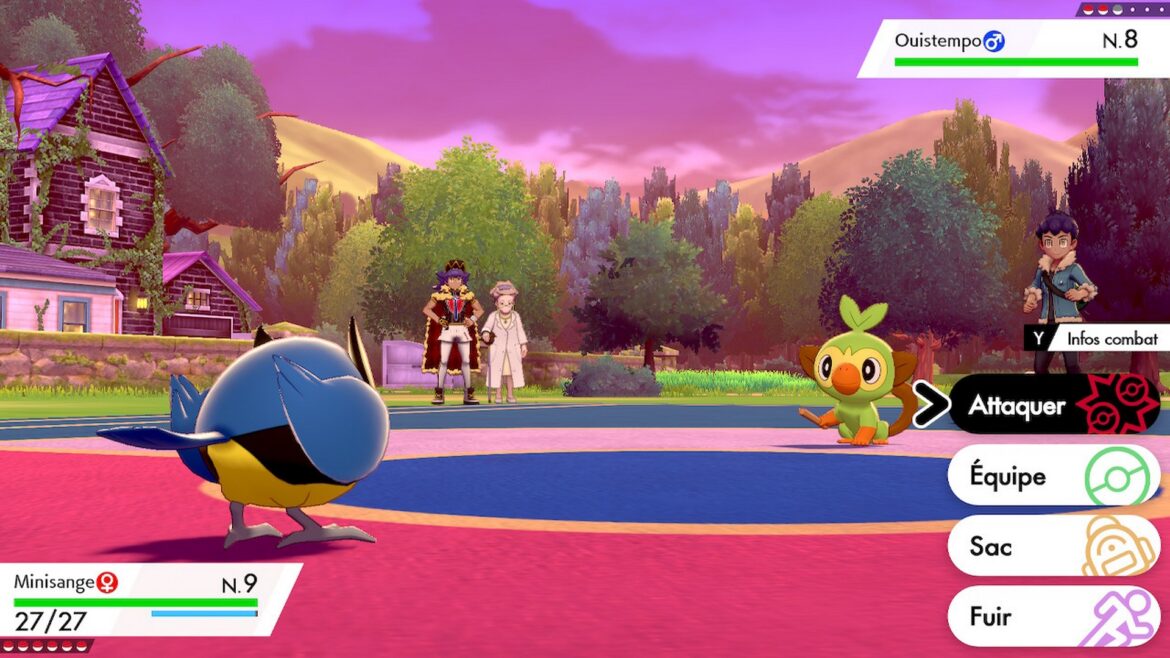Choose Fuir to flee the battle
This screenshot has width=1170, height=658.
[1050, 616]
